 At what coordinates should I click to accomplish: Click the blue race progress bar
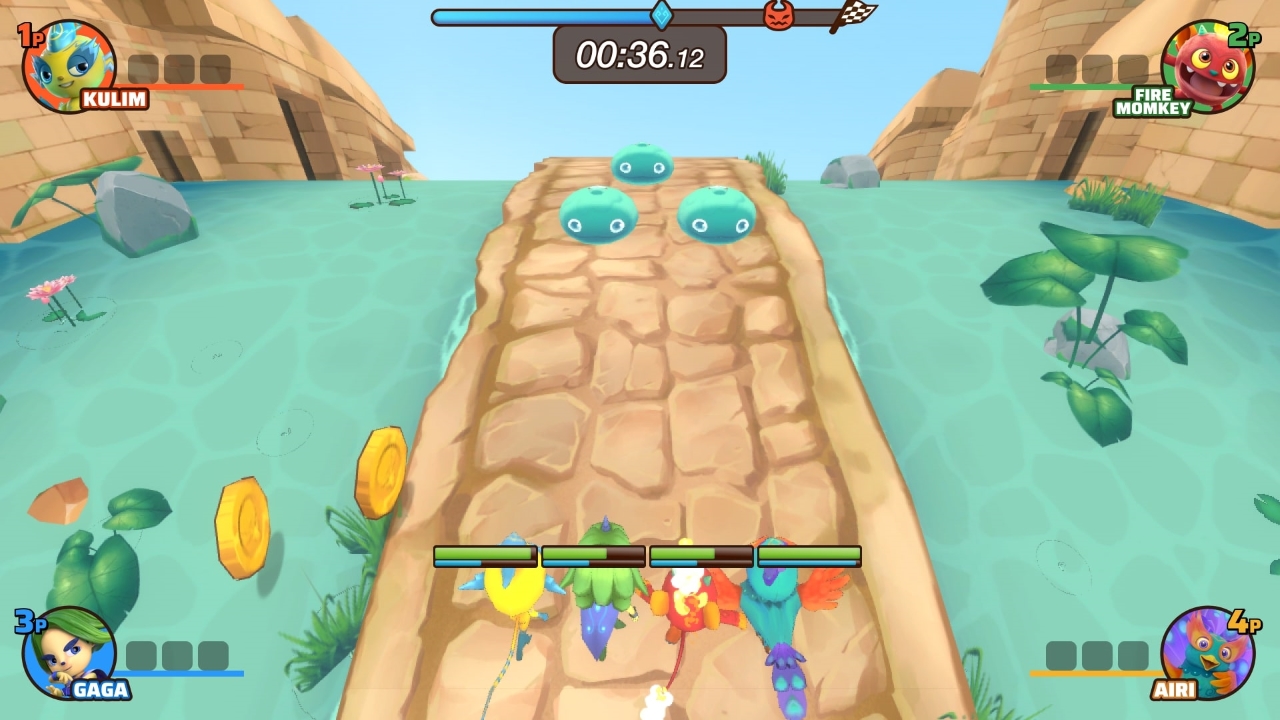coord(540,15)
